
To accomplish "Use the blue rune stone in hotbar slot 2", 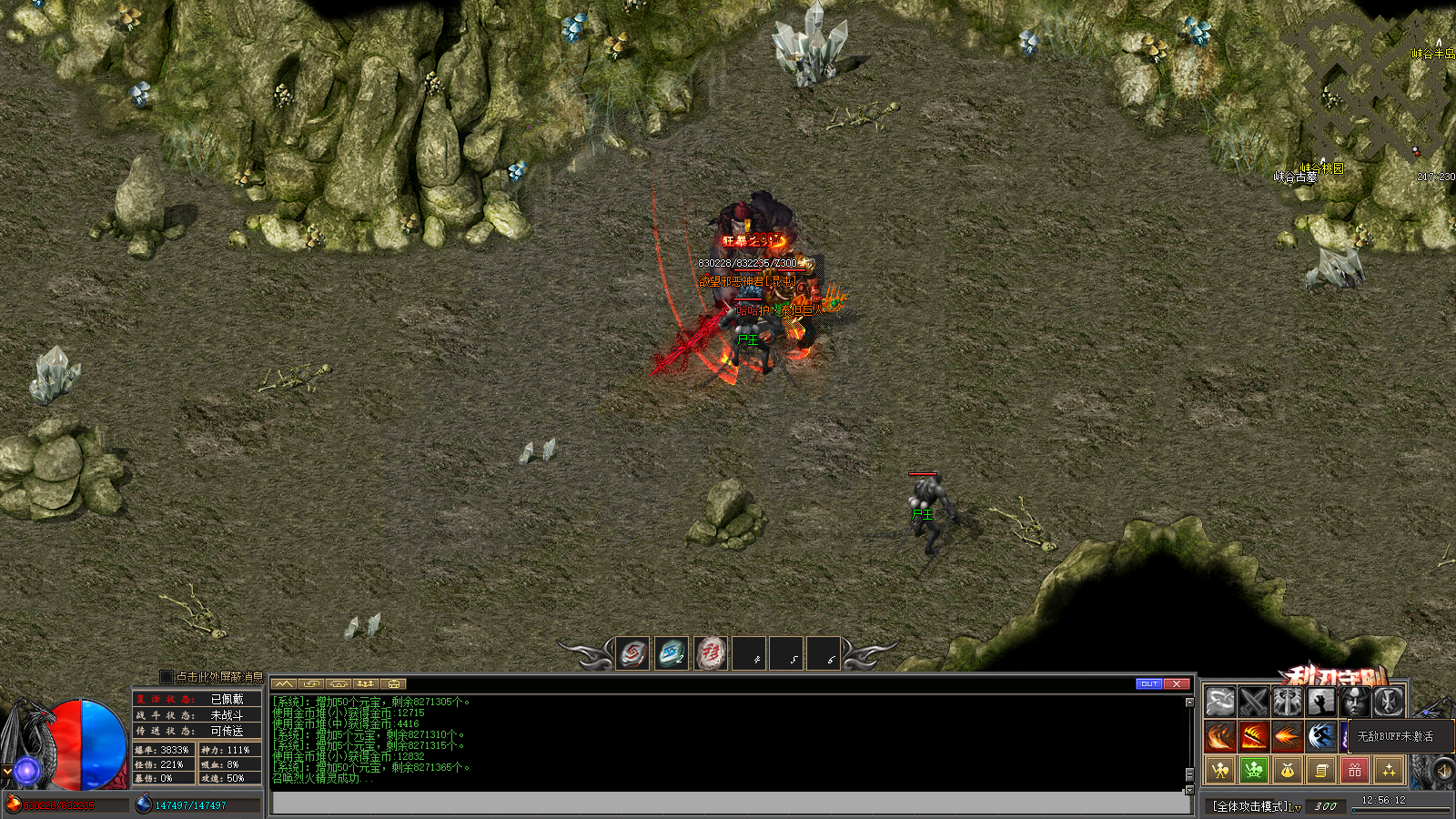I will tap(672, 653).
